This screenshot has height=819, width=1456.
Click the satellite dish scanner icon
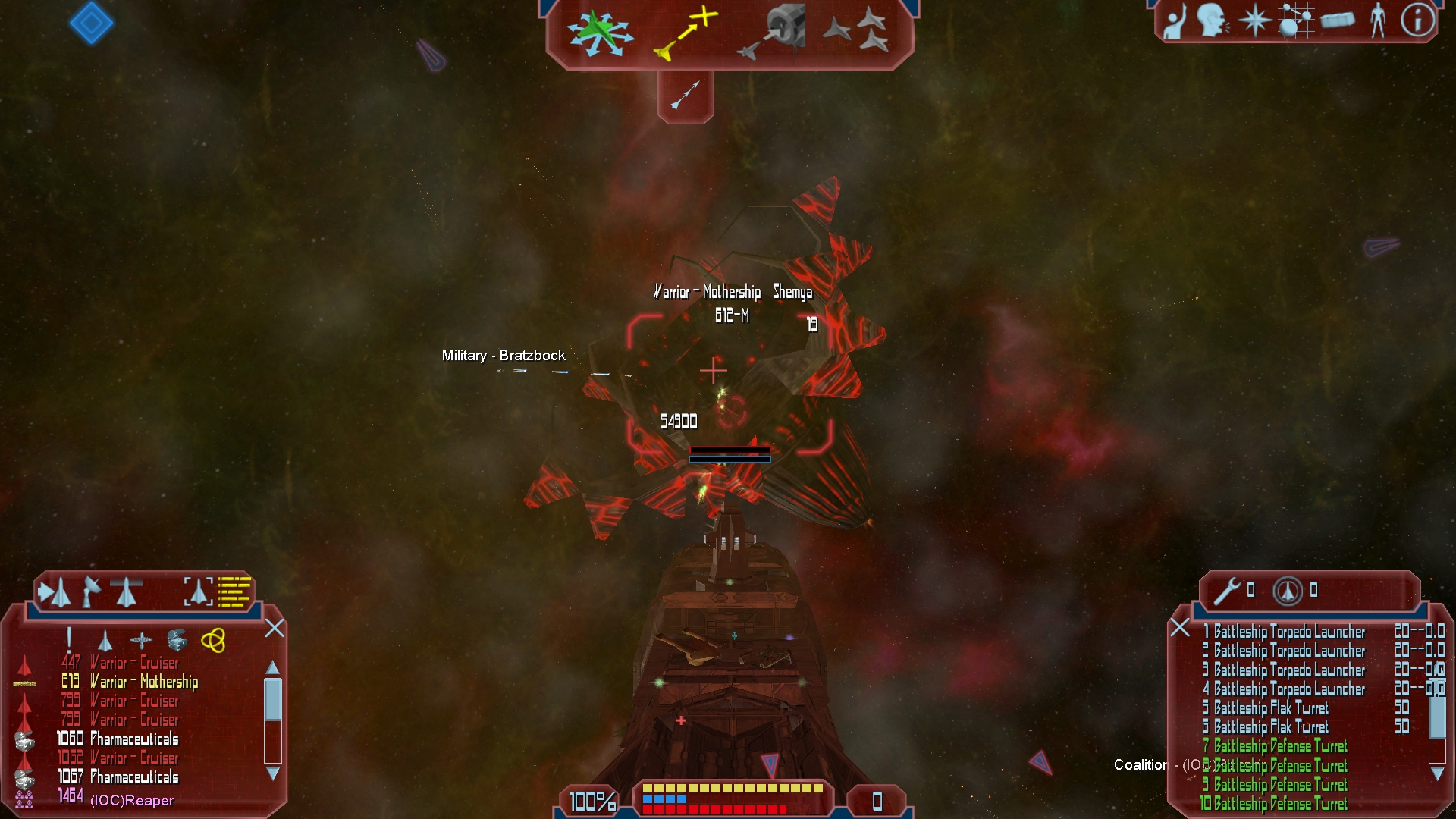[91, 591]
